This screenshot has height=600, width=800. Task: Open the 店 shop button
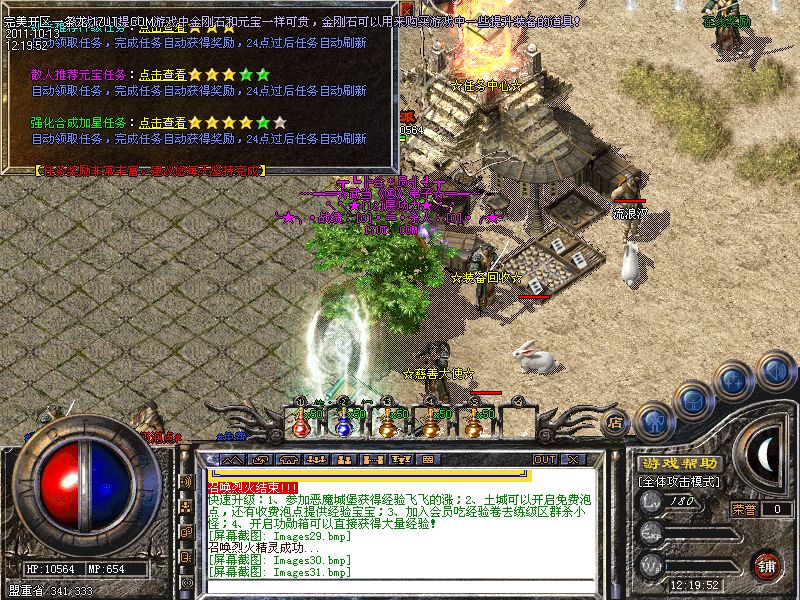click(617, 423)
